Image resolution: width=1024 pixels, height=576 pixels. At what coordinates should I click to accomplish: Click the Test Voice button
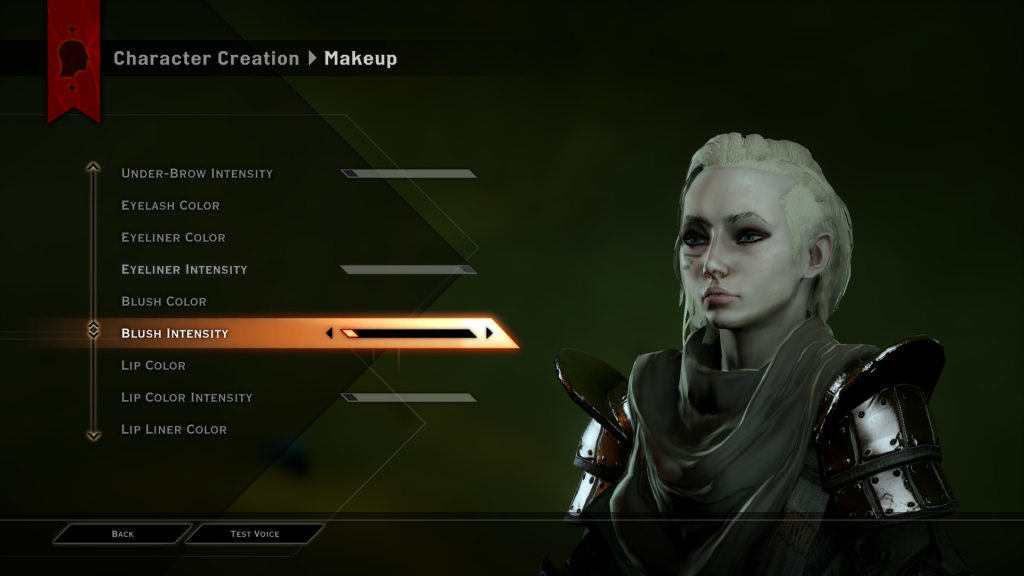click(x=255, y=534)
